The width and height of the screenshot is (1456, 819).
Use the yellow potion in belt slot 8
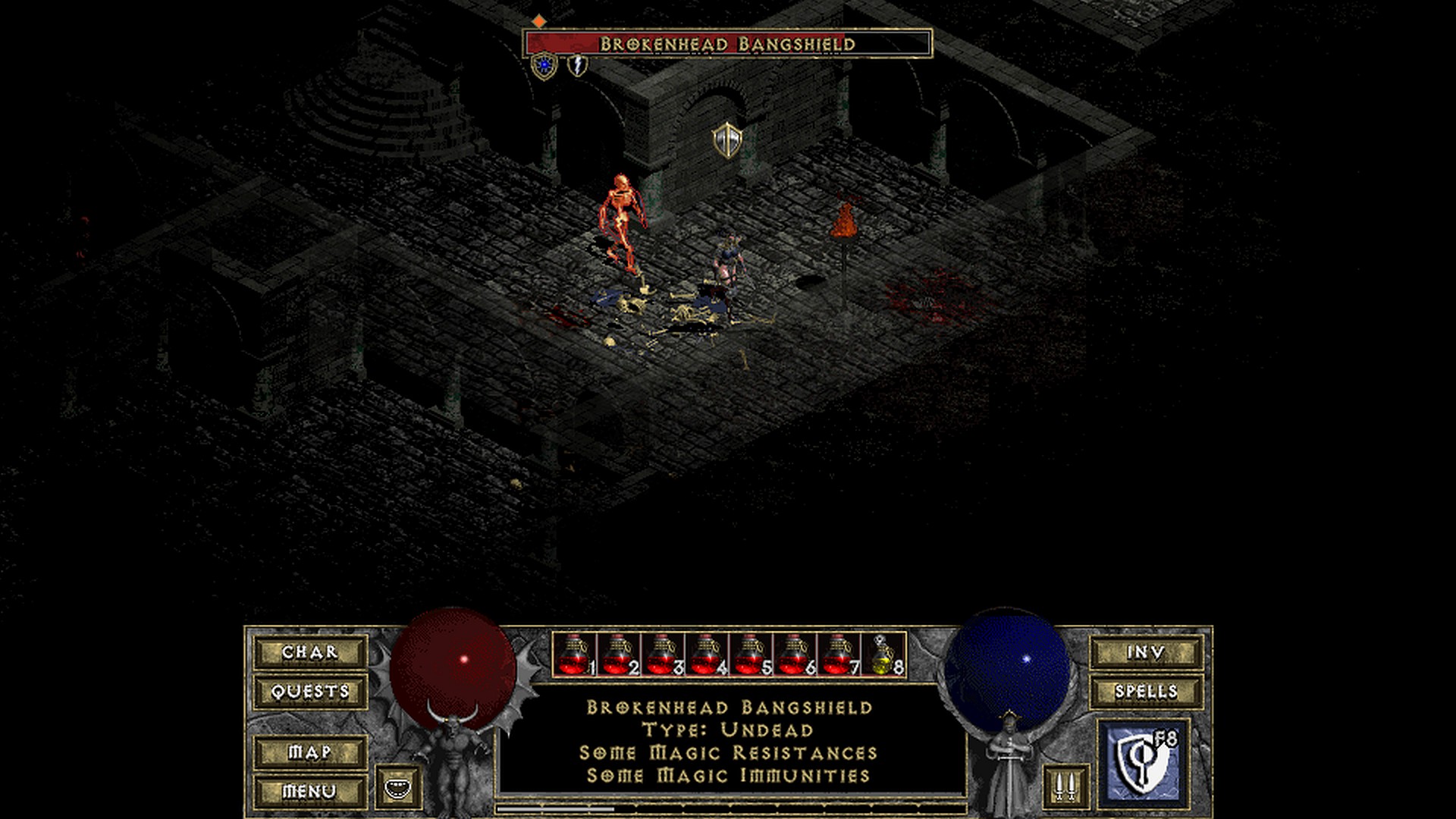point(883,655)
